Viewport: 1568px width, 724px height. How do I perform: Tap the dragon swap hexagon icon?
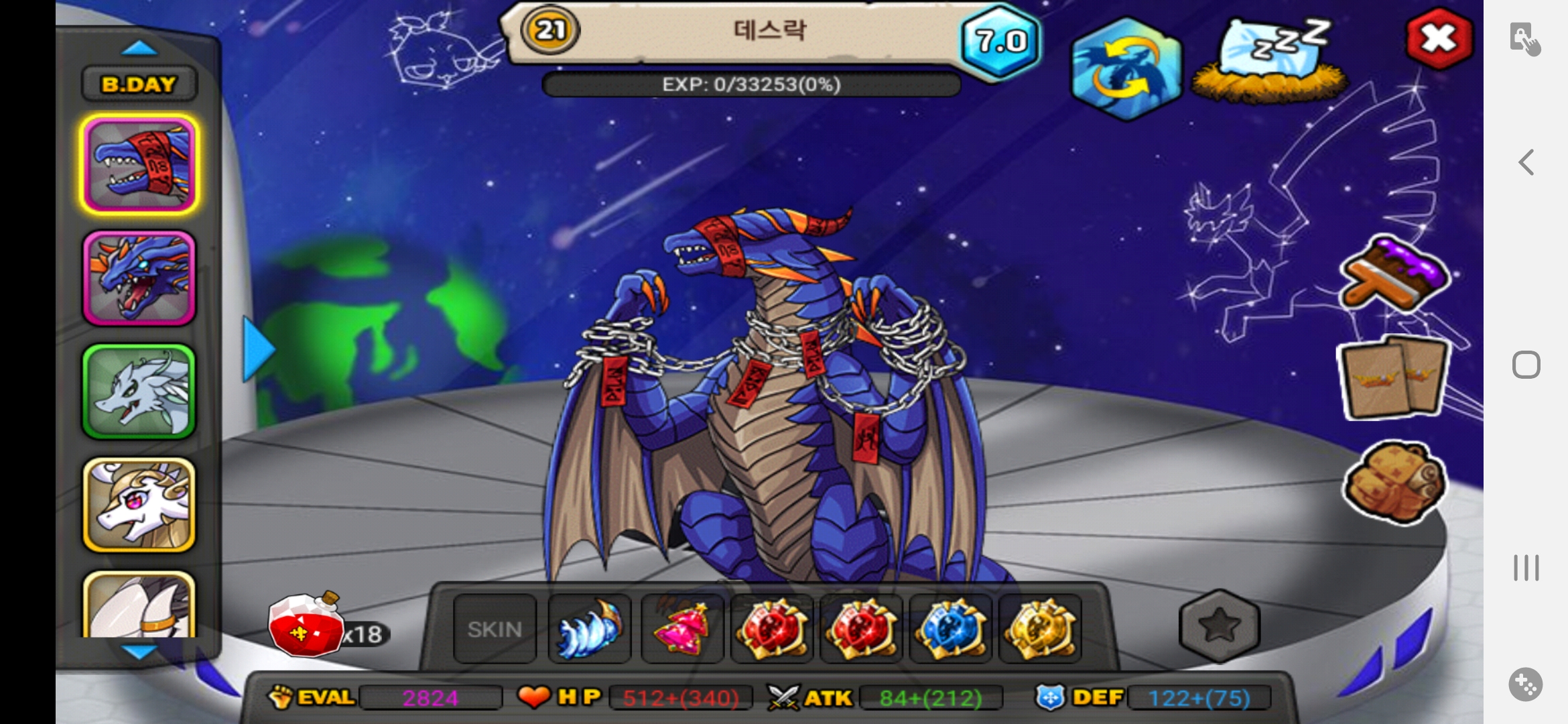1126,68
